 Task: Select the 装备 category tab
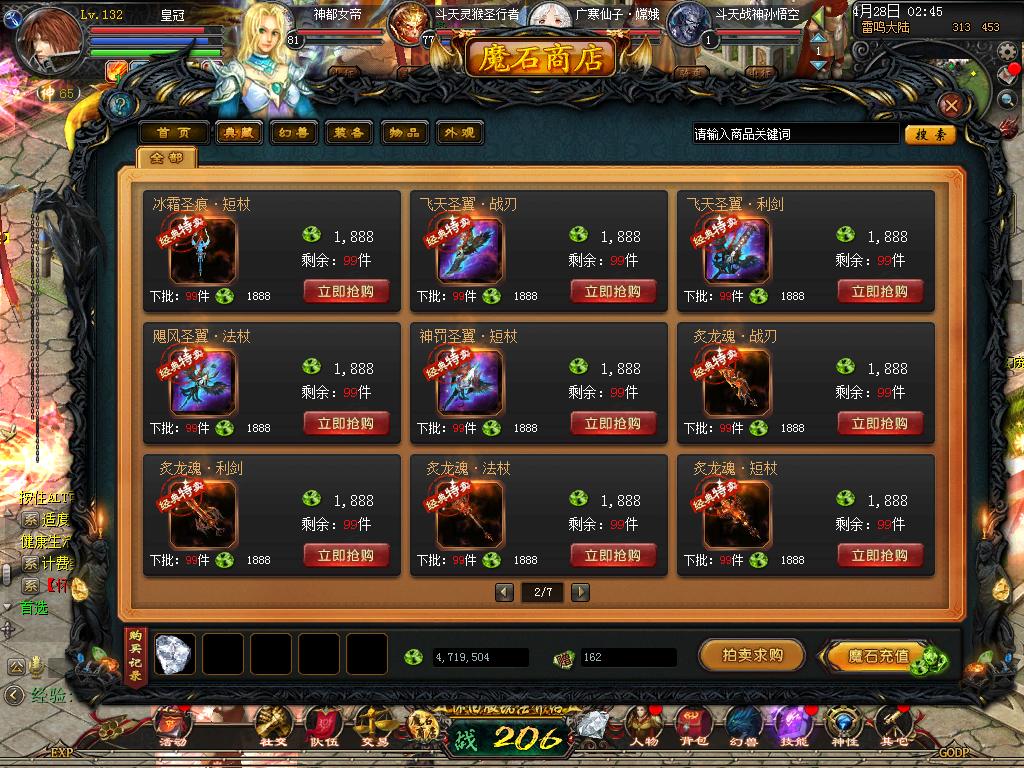click(x=349, y=133)
